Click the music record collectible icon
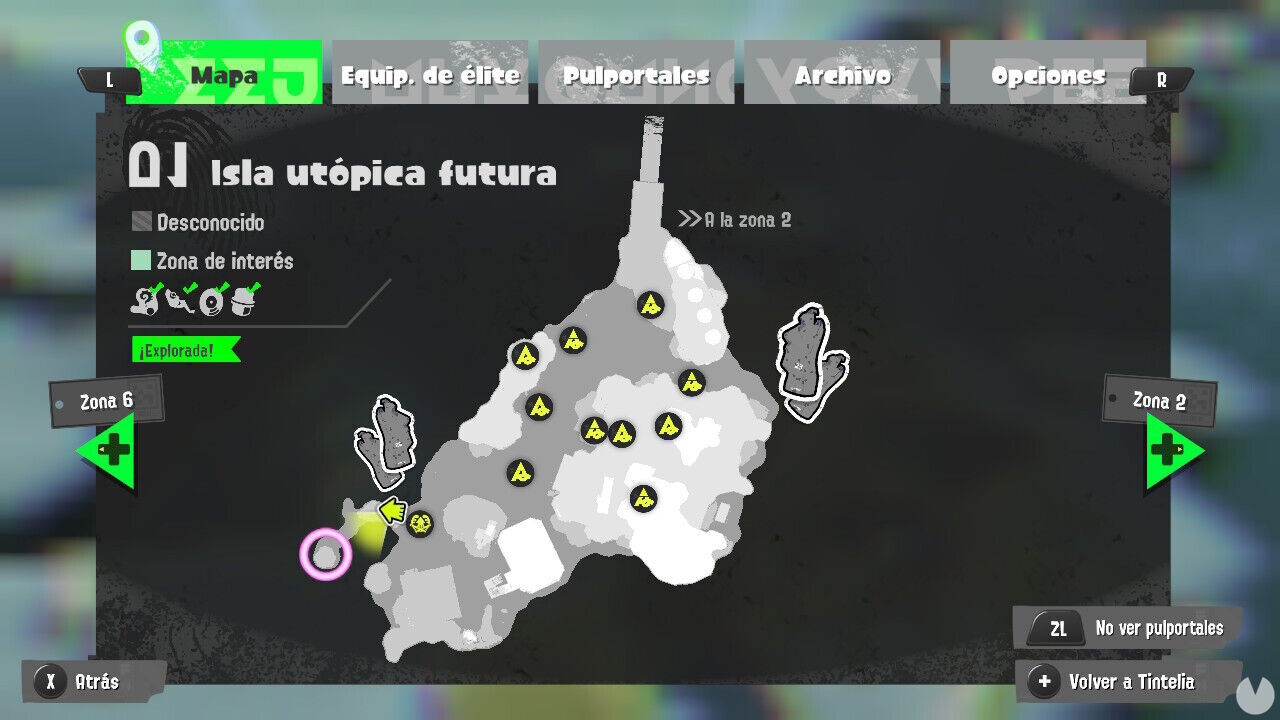The image size is (1280, 720). click(211, 302)
